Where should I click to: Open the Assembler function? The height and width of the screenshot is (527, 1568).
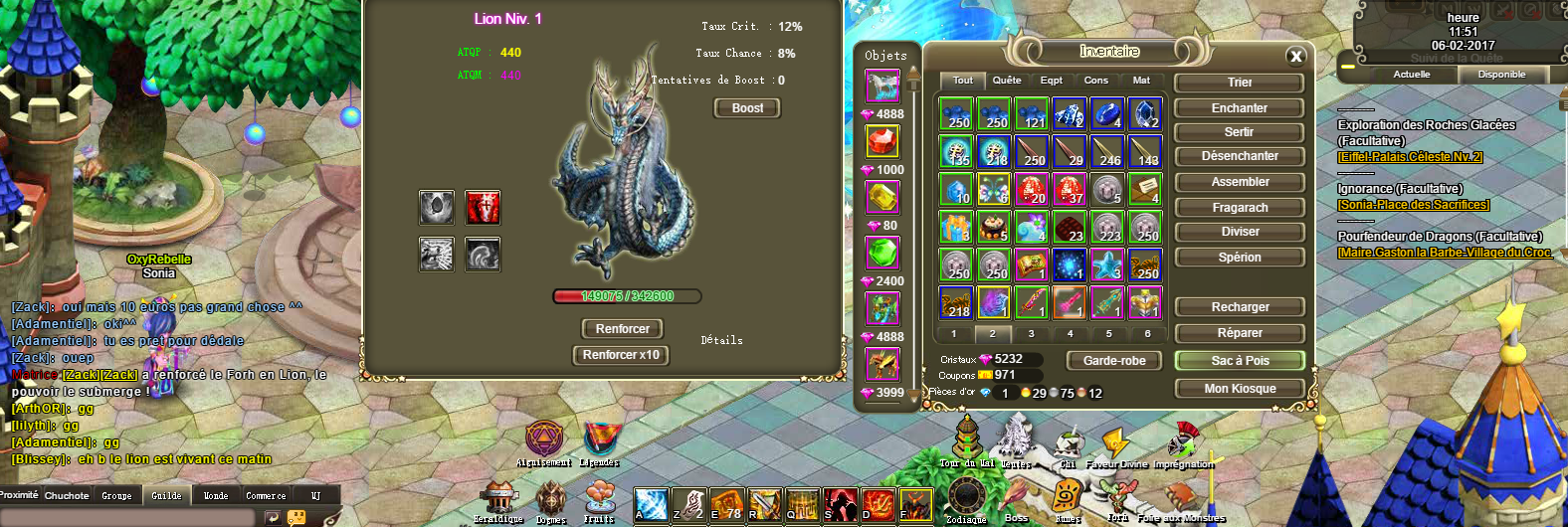(x=1239, y=182)
